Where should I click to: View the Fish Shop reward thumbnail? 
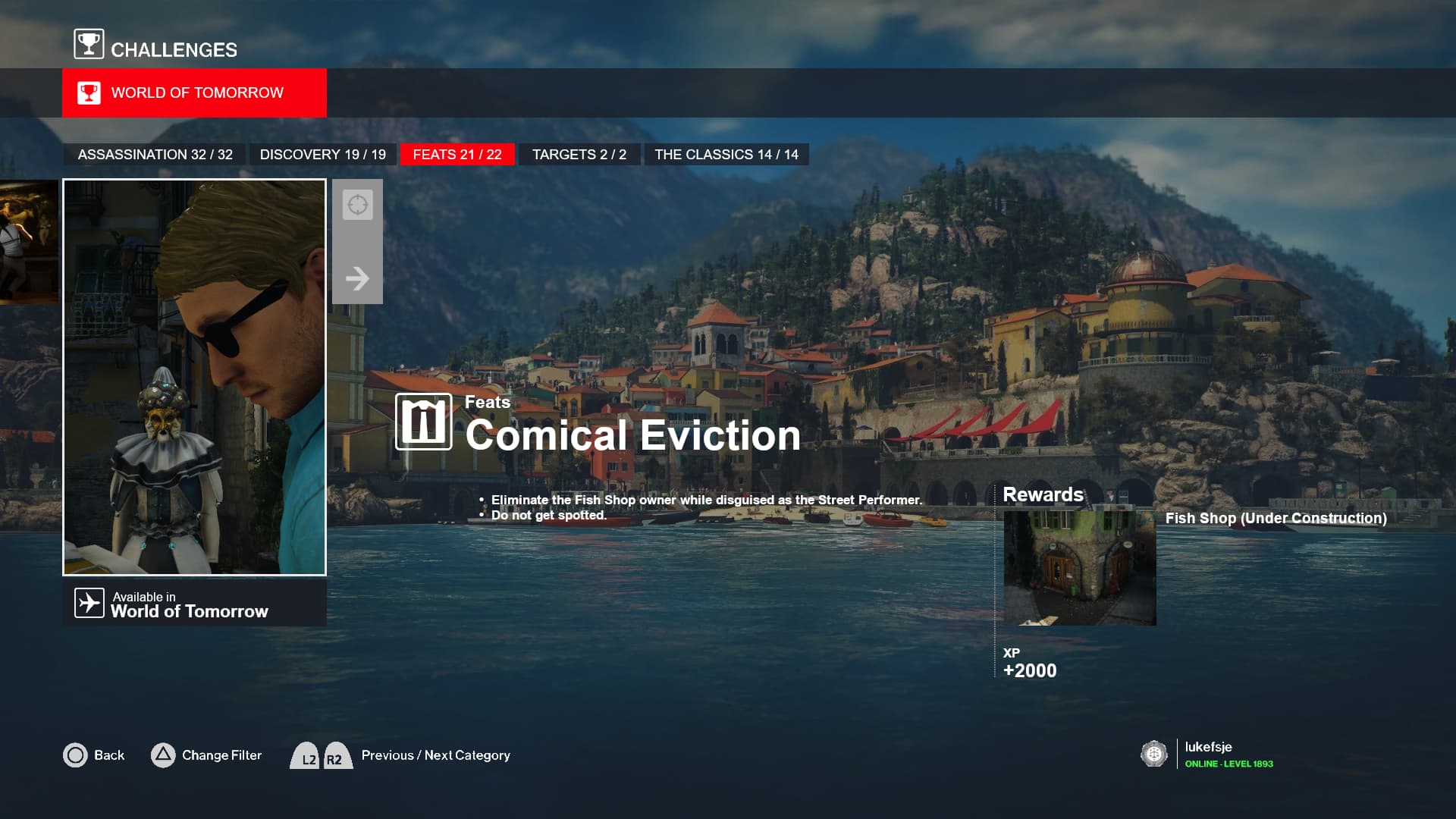(x=1079, y=568)
